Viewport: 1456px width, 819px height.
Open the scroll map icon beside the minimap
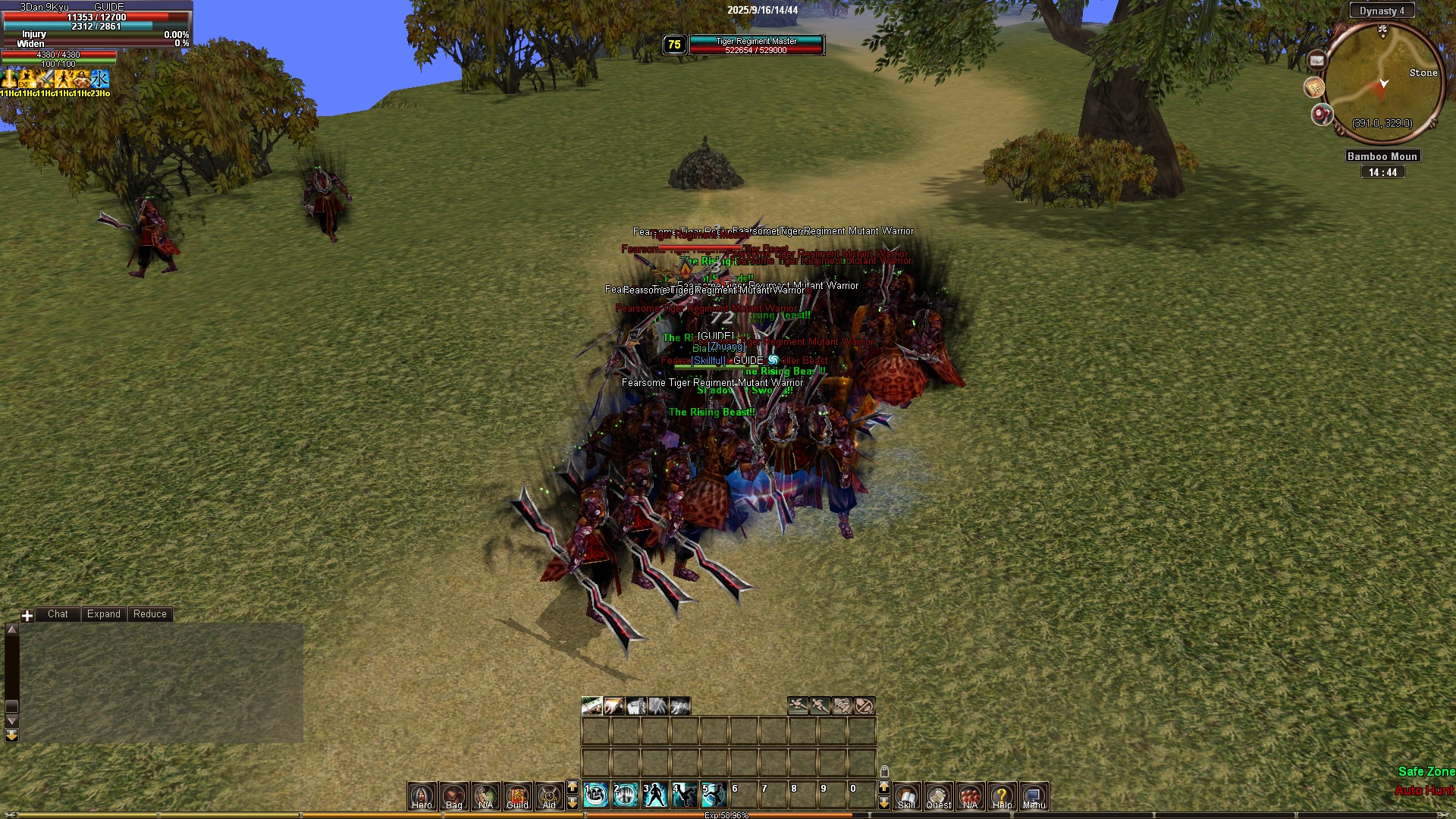pos(1313,88)
